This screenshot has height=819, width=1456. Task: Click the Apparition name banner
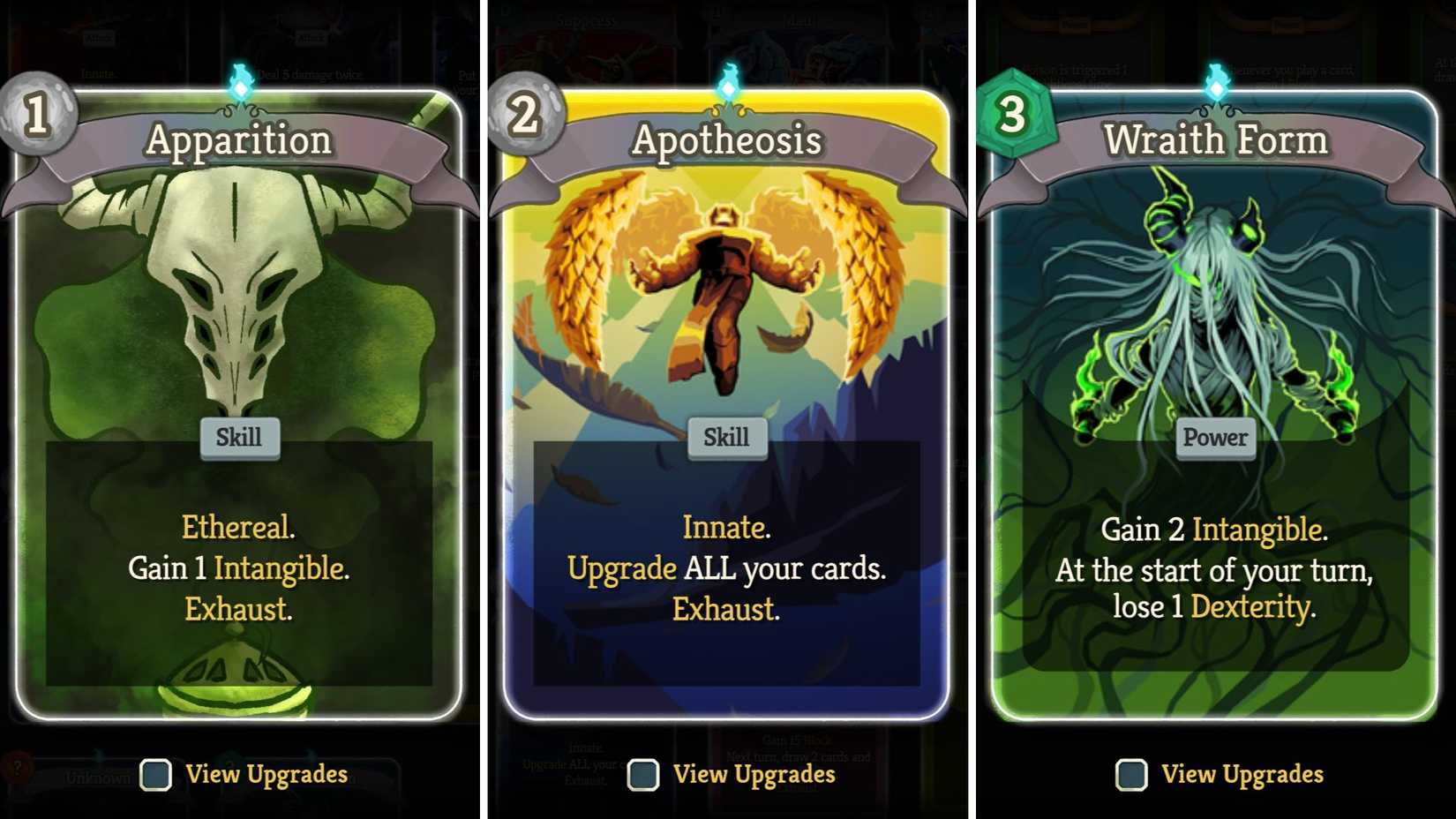point(239,139)
